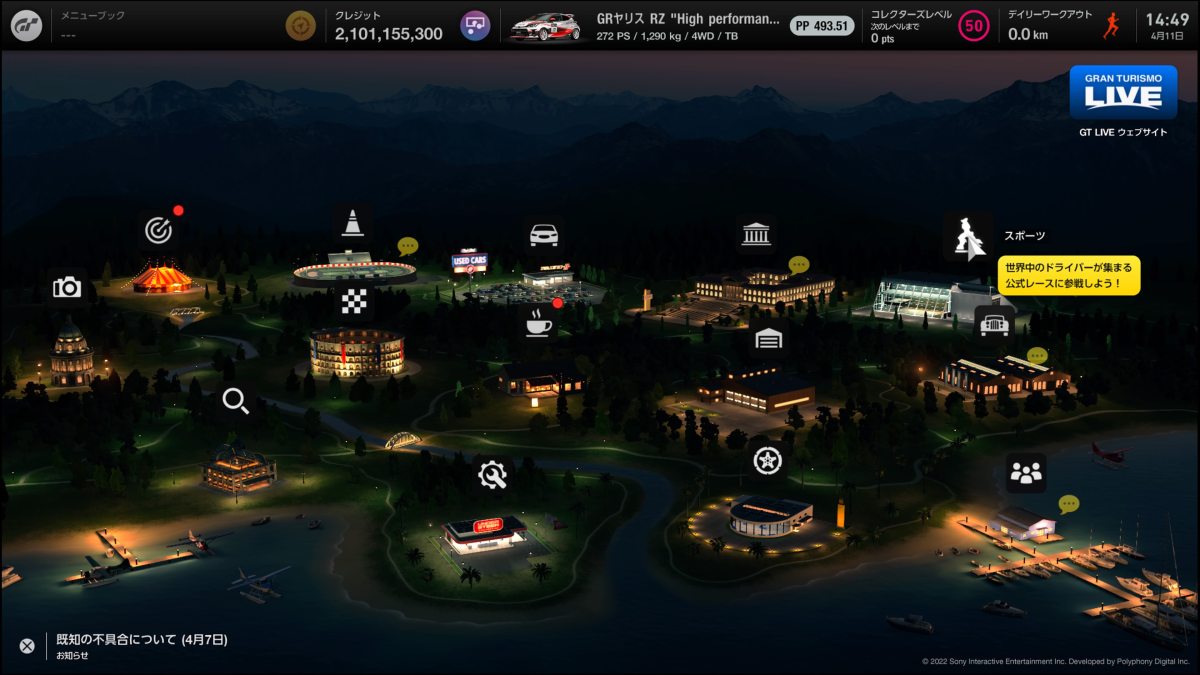Open Missions target icon
The width and height of the screenshot is (1200, 675).
click(157, 231)
